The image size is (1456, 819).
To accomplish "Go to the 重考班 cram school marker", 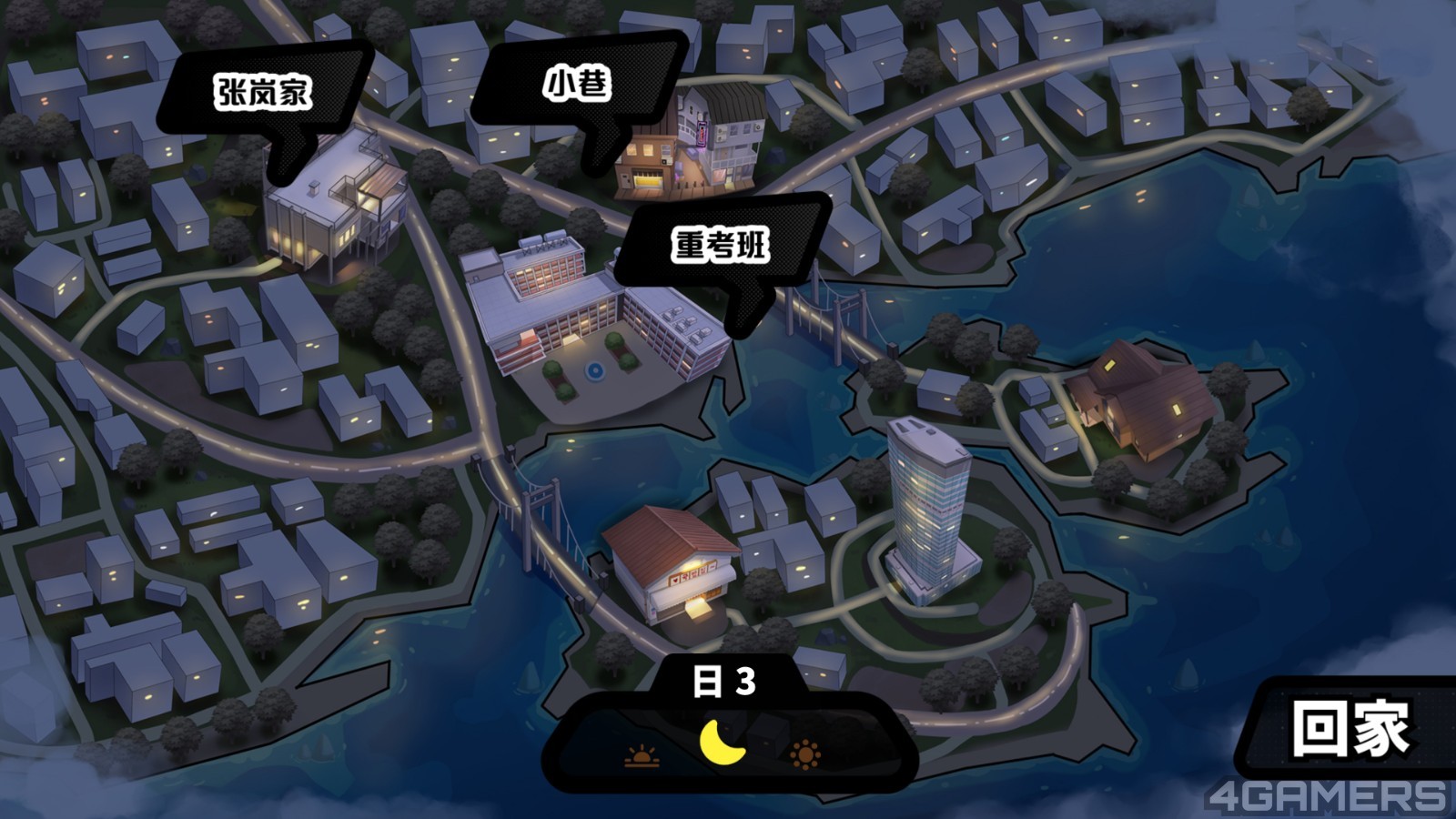I will tap(721, 246).
